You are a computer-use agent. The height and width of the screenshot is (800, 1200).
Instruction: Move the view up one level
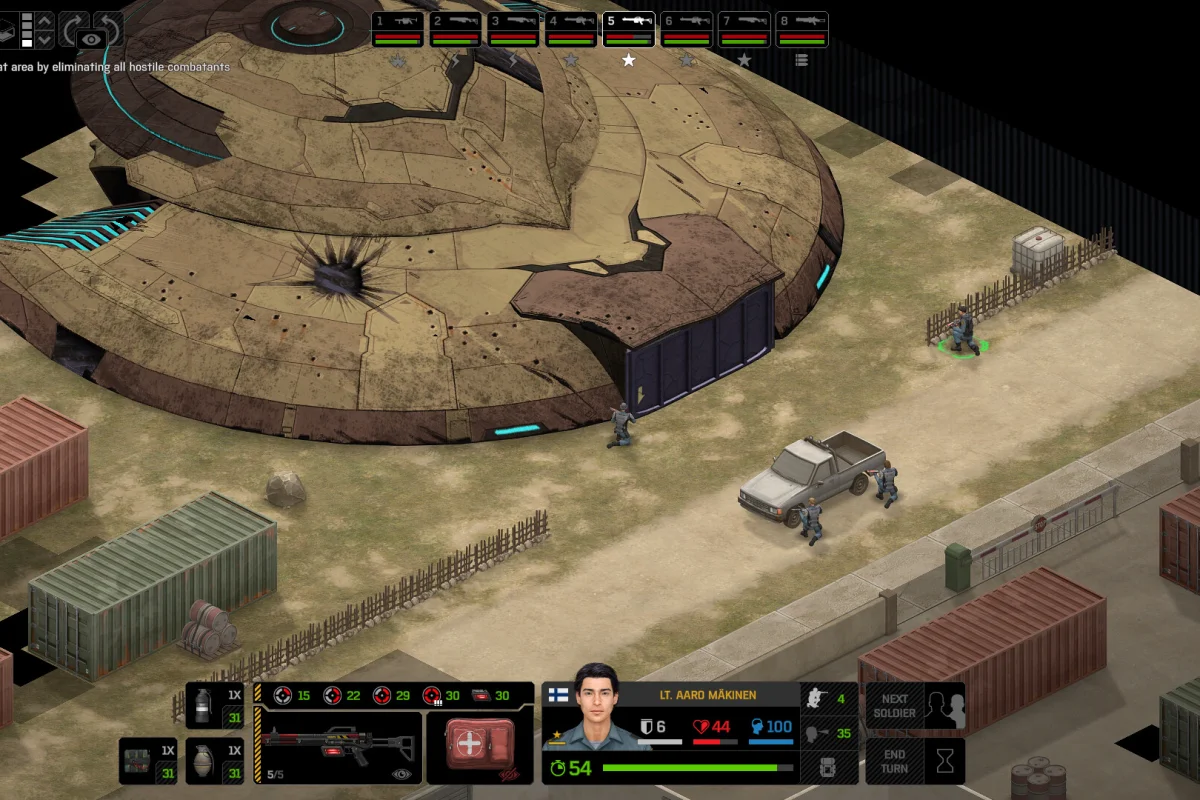(x=44, y=19)
